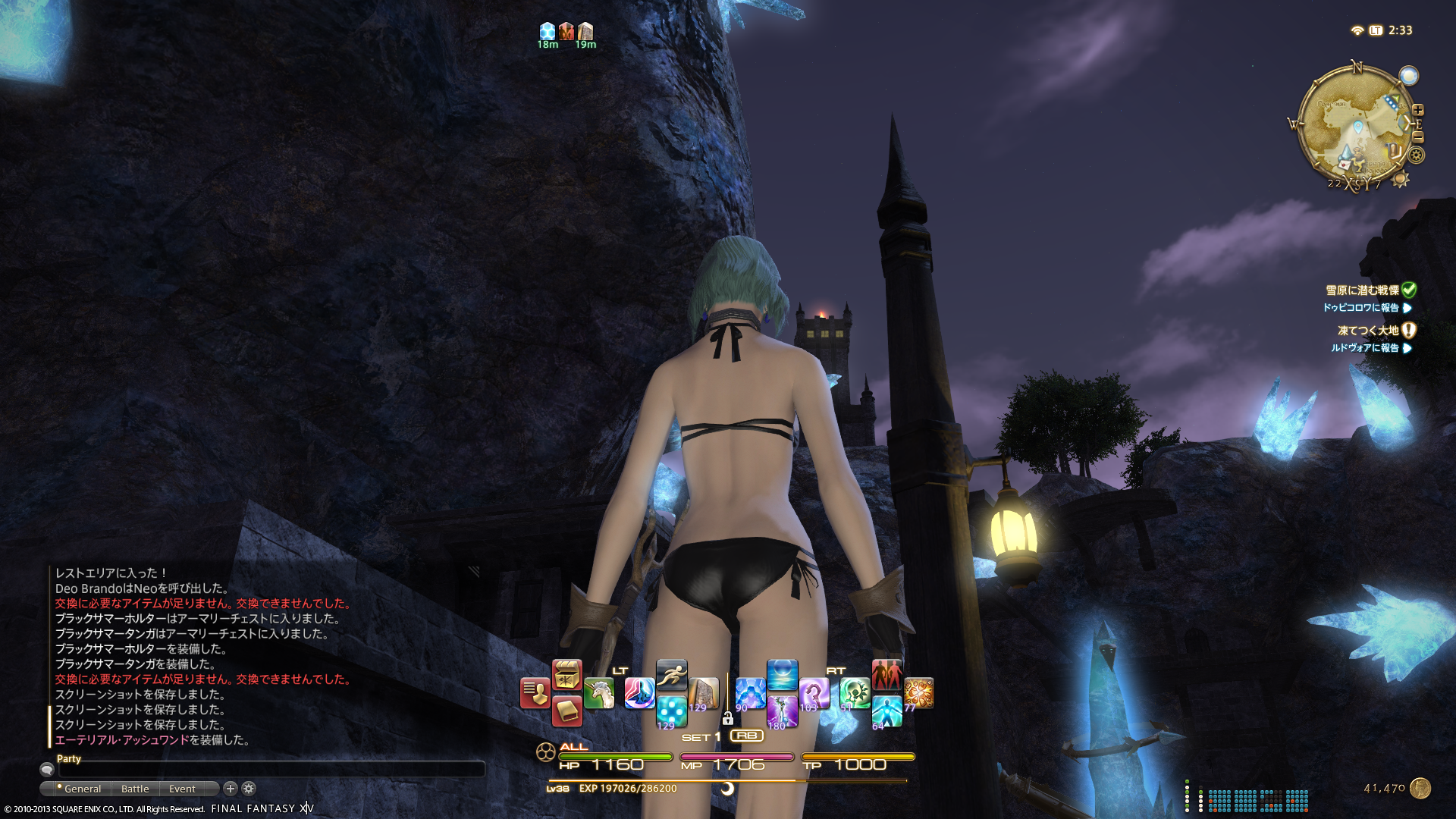Use the purple shepherd's crook ability
This screenshot has height=819, width=1456.
[814, 693]
